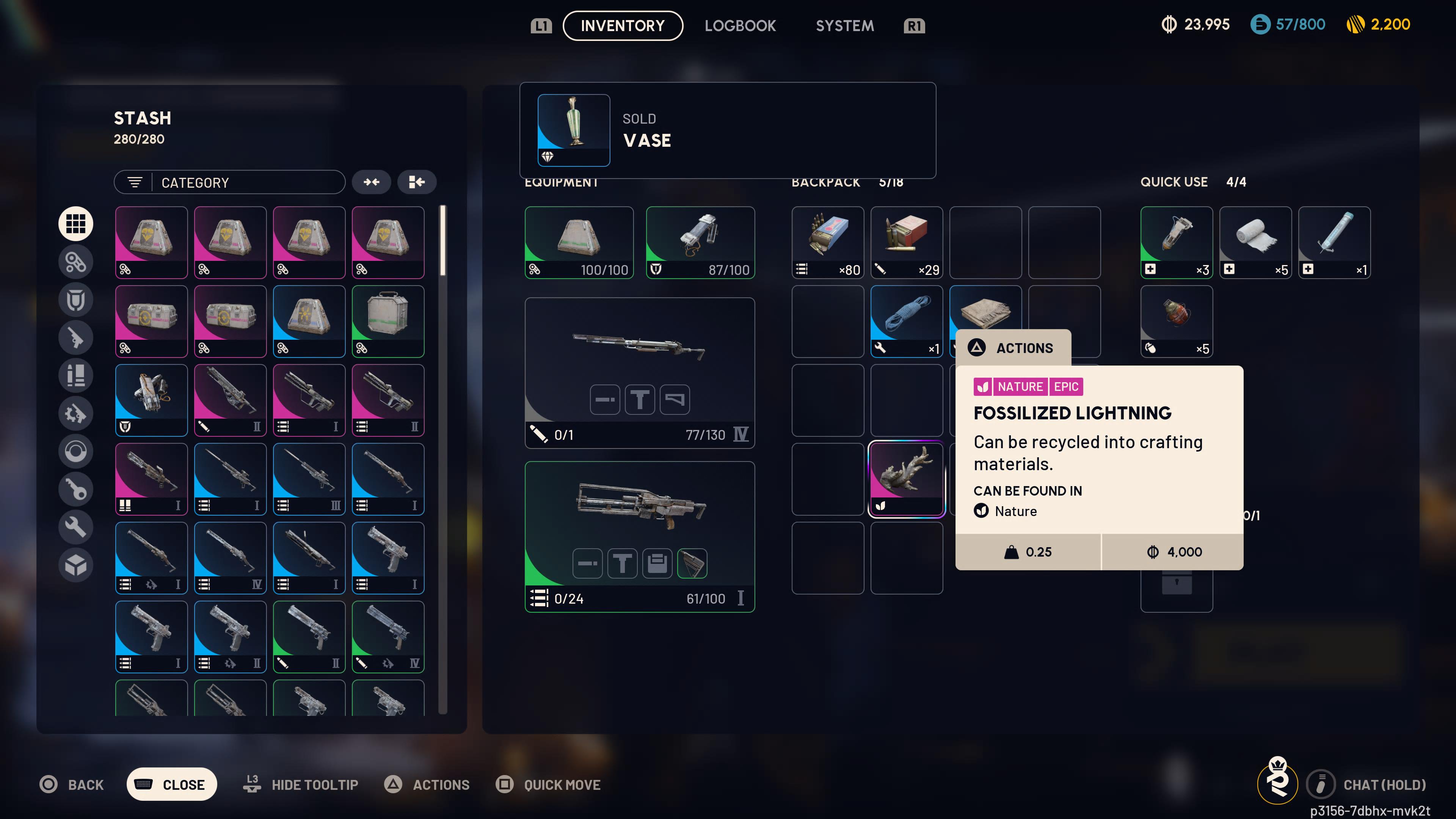Switch to the Logbook tab
1456x819 pixels.
tap(740, 25)
